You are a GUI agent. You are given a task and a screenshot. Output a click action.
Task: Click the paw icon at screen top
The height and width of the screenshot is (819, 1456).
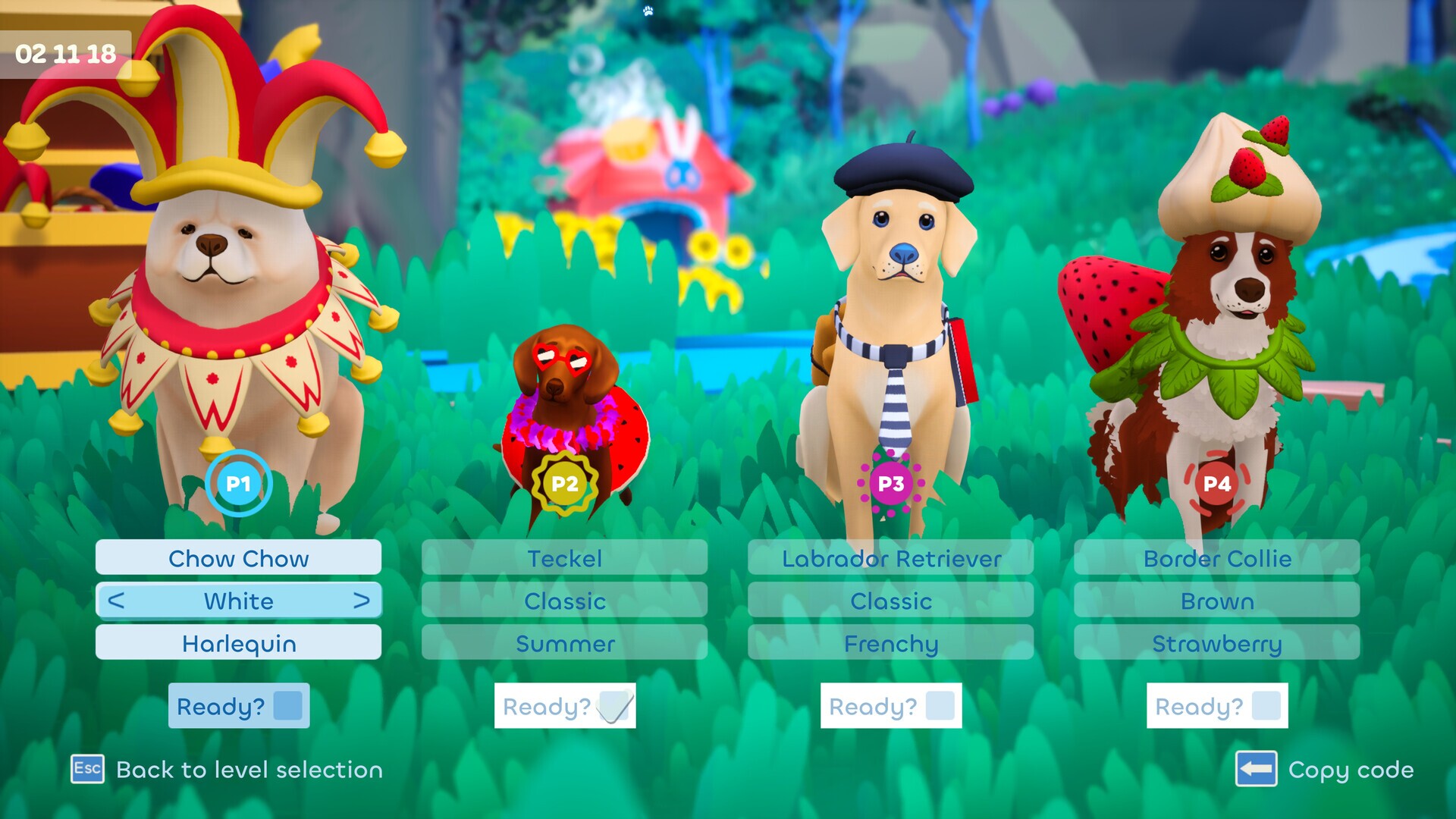647,12
